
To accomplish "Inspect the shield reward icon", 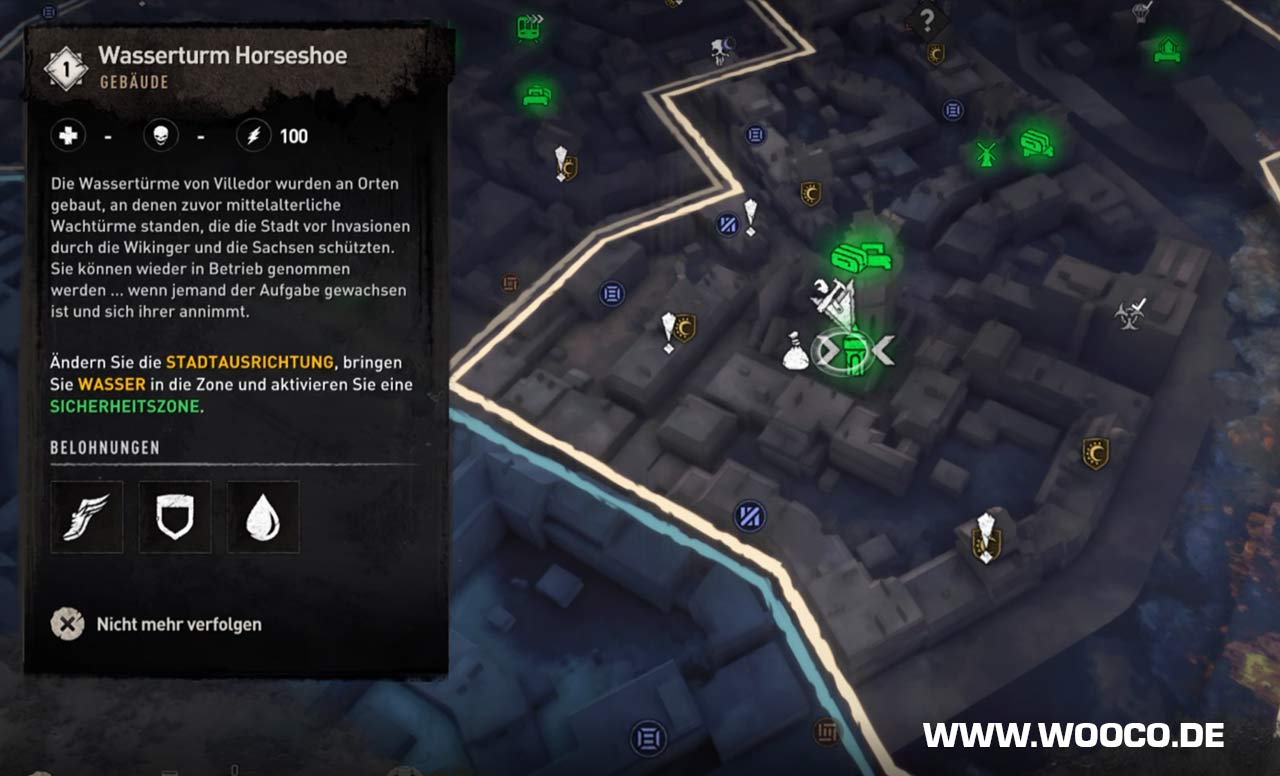I will 175,517.
